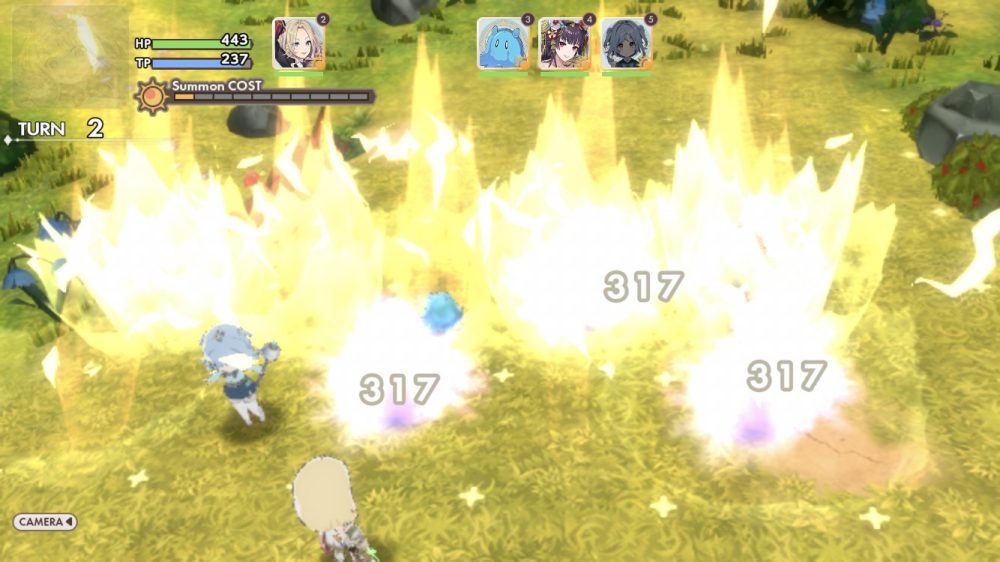Image resolution: width=1000 pixels, height=562 pixels.
Task: Select the dark-haired flower girl portrait
Action: coord(564,44)
